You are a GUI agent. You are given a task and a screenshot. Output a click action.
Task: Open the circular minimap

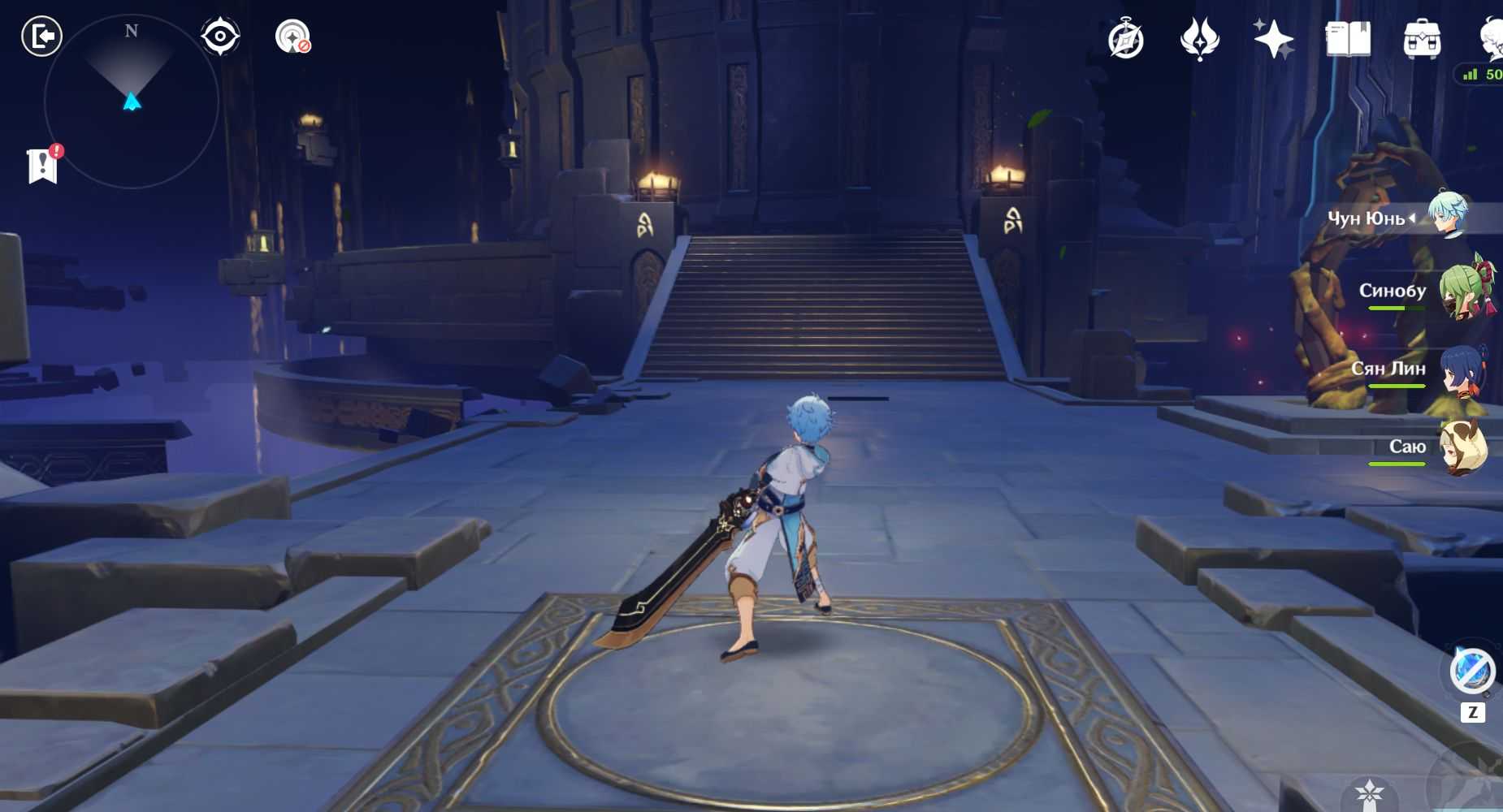tap(131, 101)
